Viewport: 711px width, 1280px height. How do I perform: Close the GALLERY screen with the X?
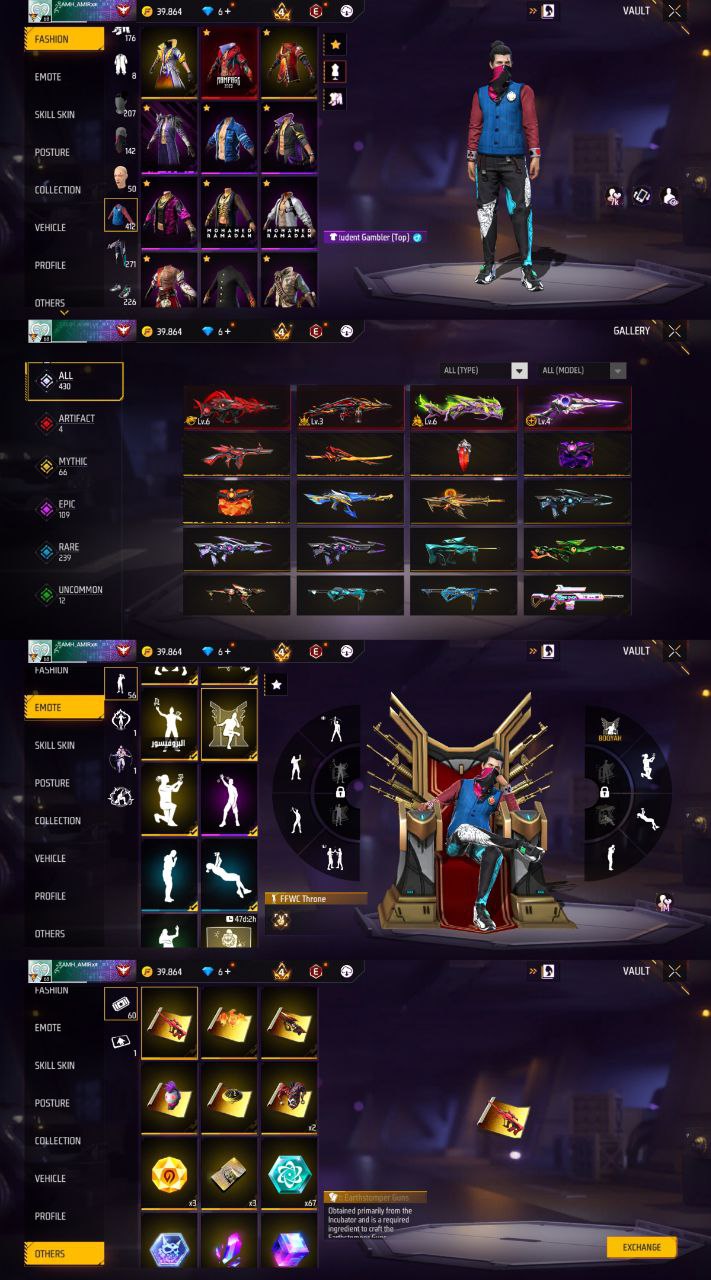[x=676, y=331]
